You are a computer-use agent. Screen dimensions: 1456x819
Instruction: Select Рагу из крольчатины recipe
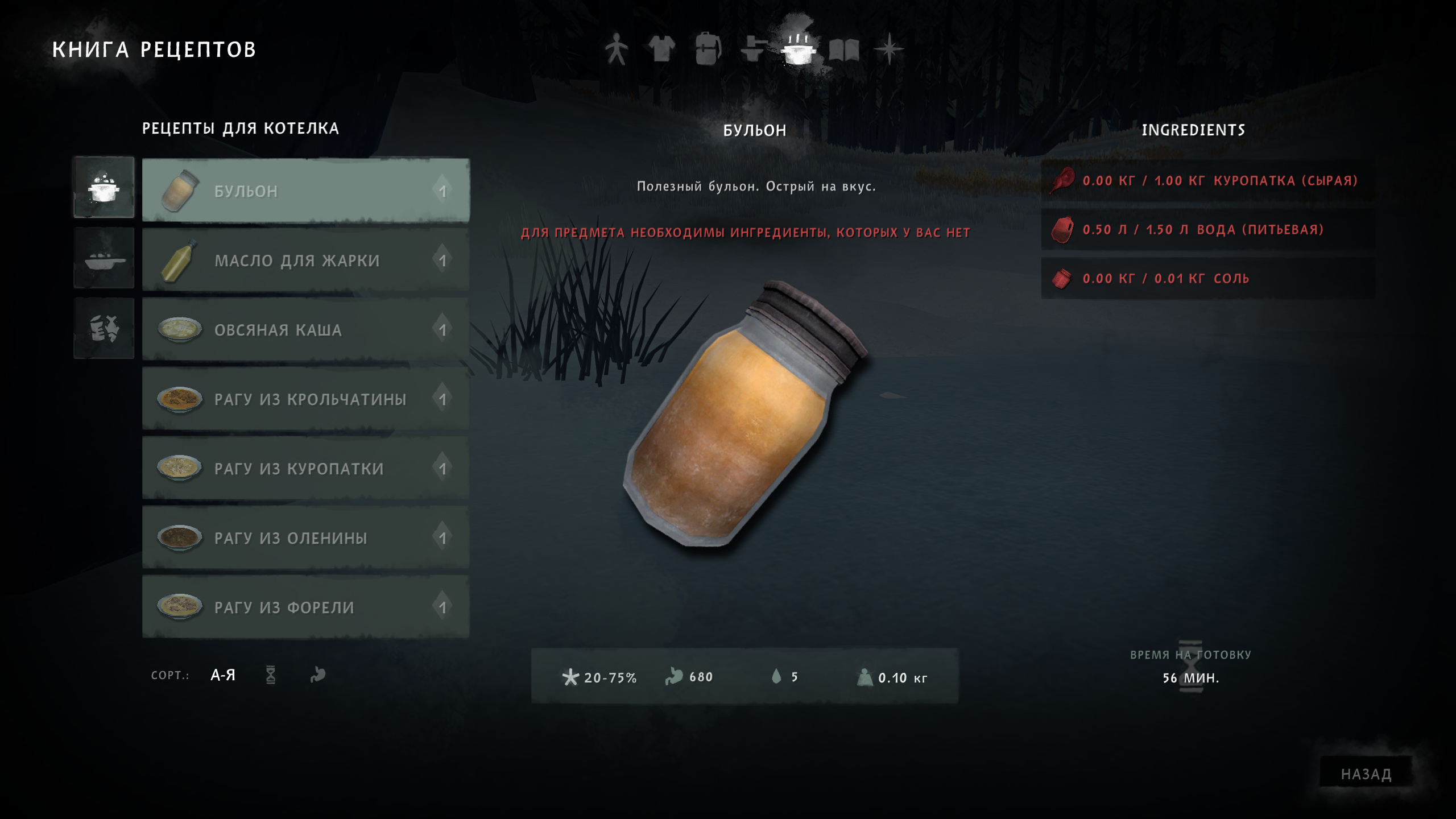pos(305,399)
